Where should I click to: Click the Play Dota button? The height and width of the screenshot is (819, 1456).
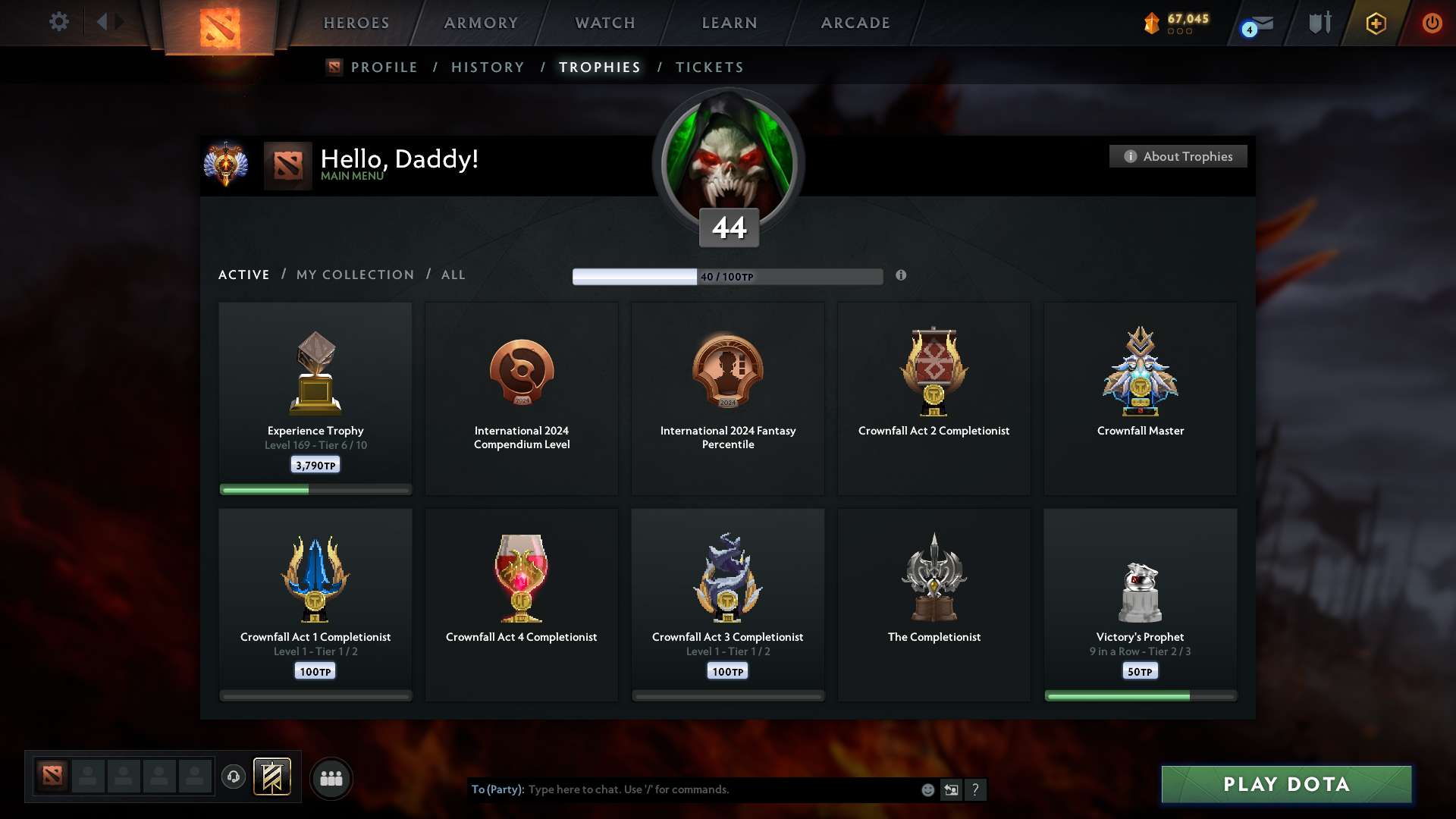1286,784
